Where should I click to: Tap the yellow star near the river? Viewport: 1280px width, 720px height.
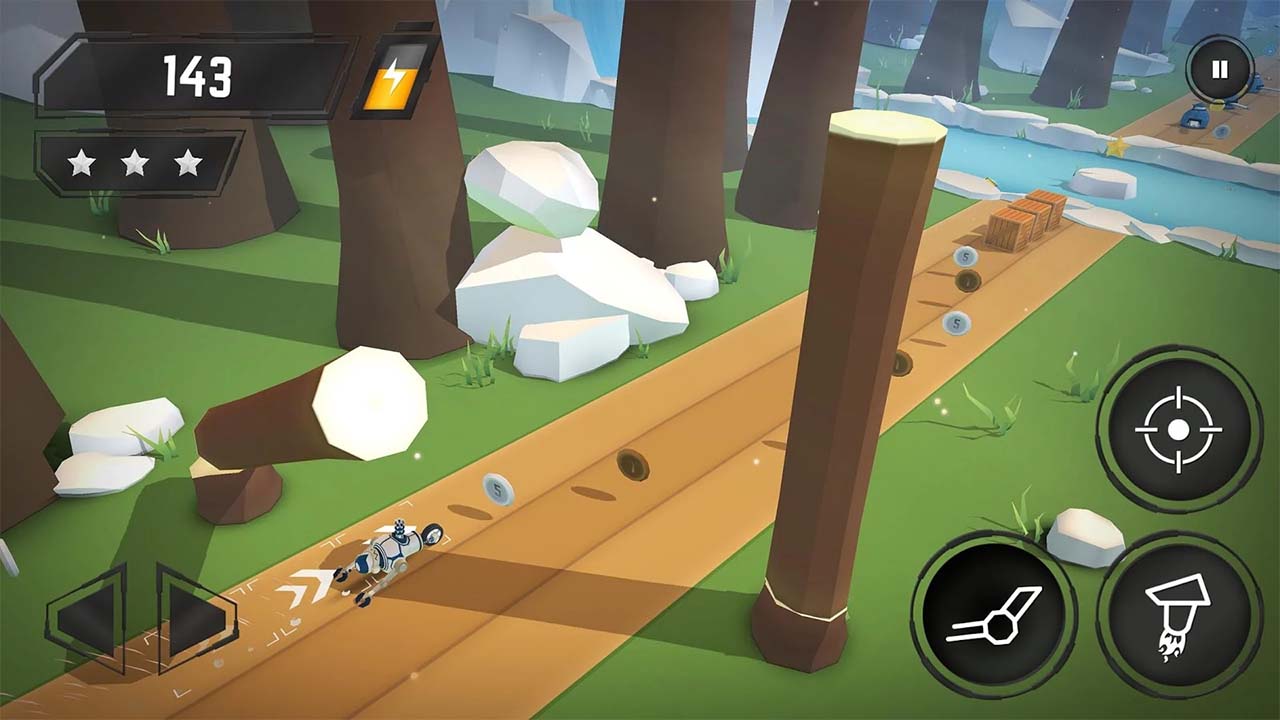pos(1116,146)
